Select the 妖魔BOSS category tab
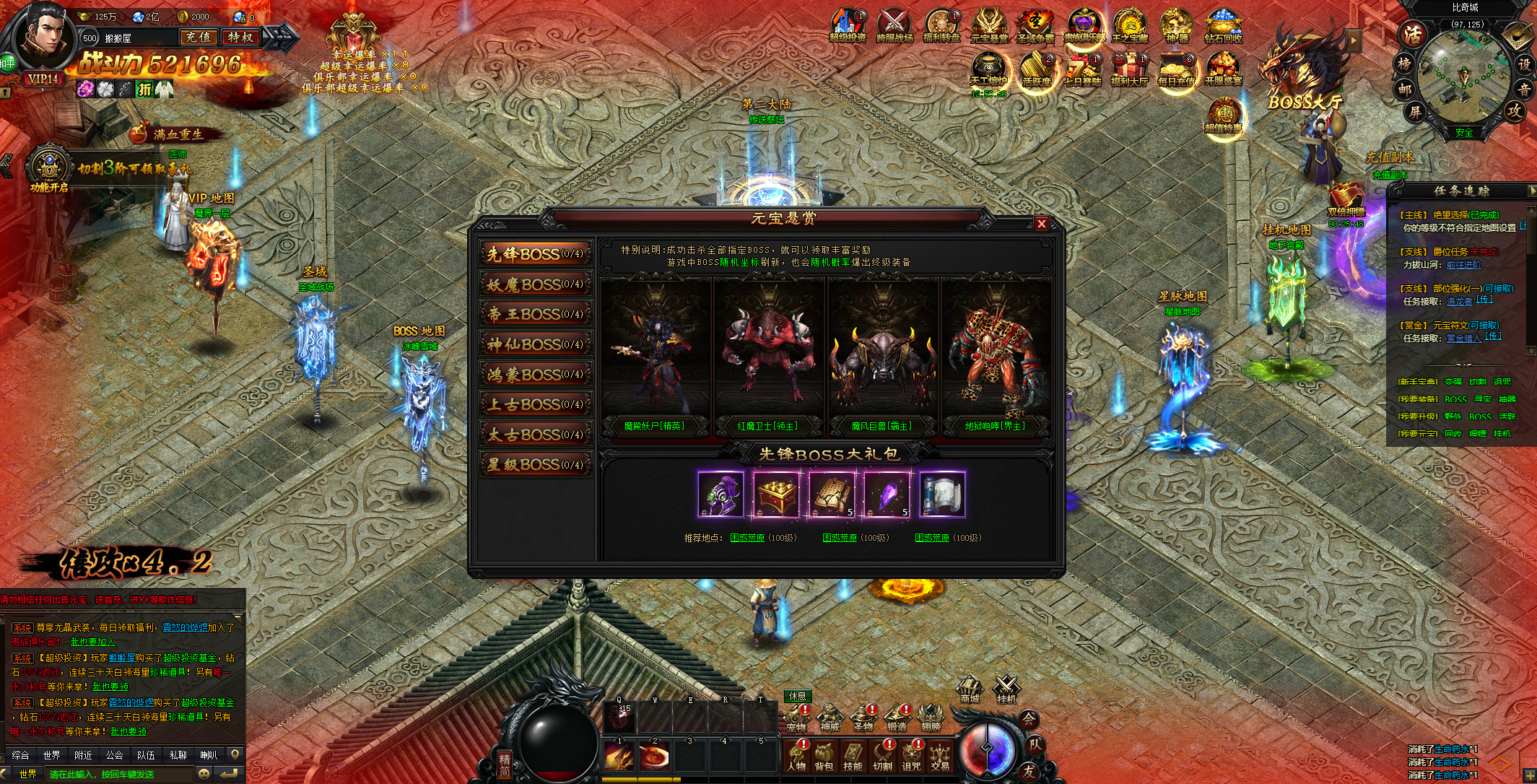The width and height of the screenshot is (1537, 784). [x=535, y=284]
